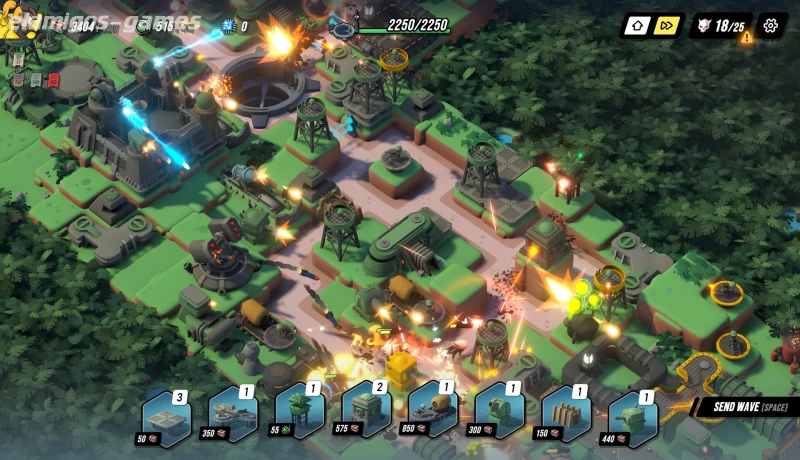Pick the 150-cost wall card
Viewport: 800px width, 460px height.
tap(566, 412)
